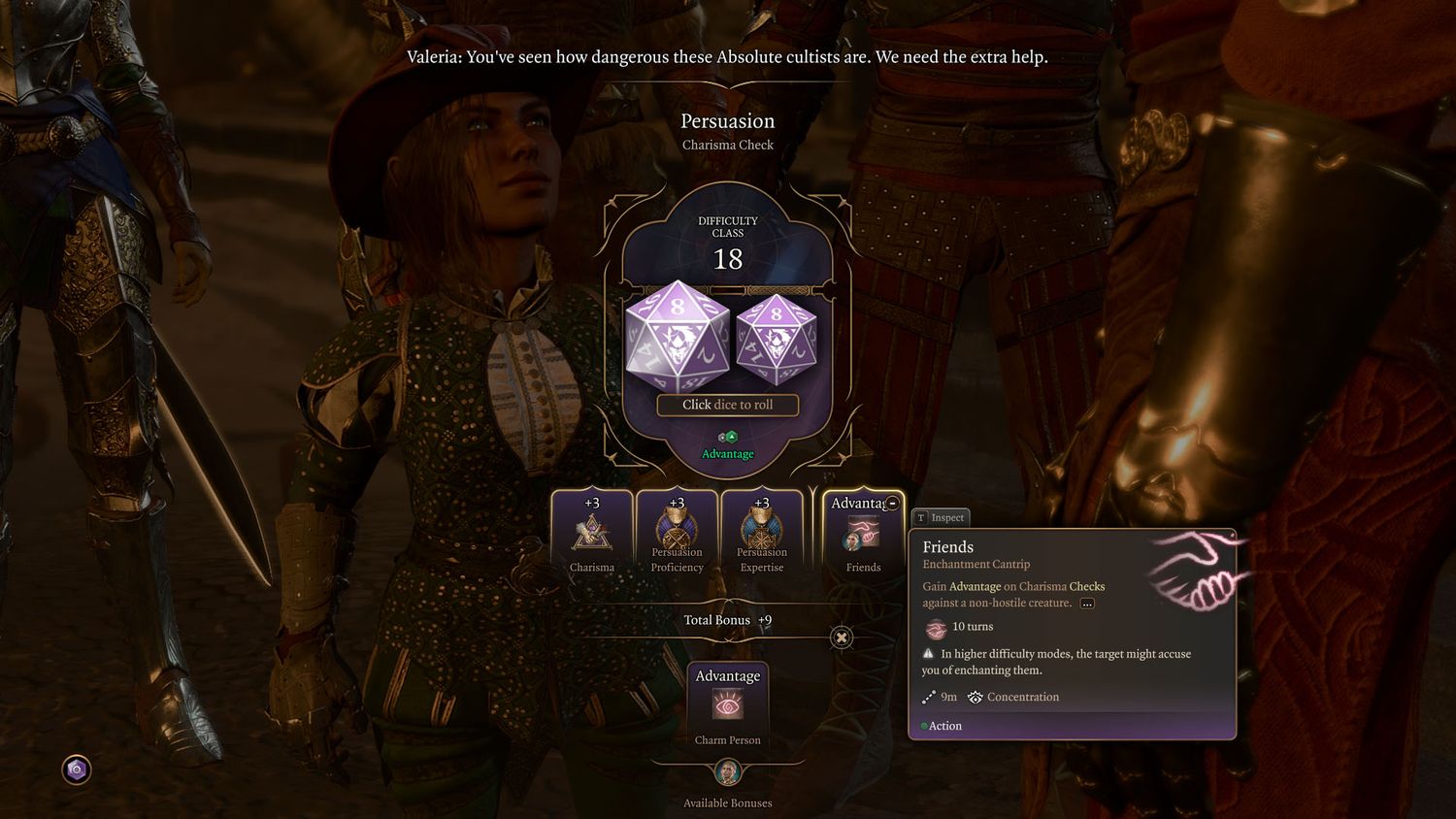The height and width of the screenshot is (819, 1456).
Task: Add the Charm Person advantage bonus
Action: click(x=728, y=704)
